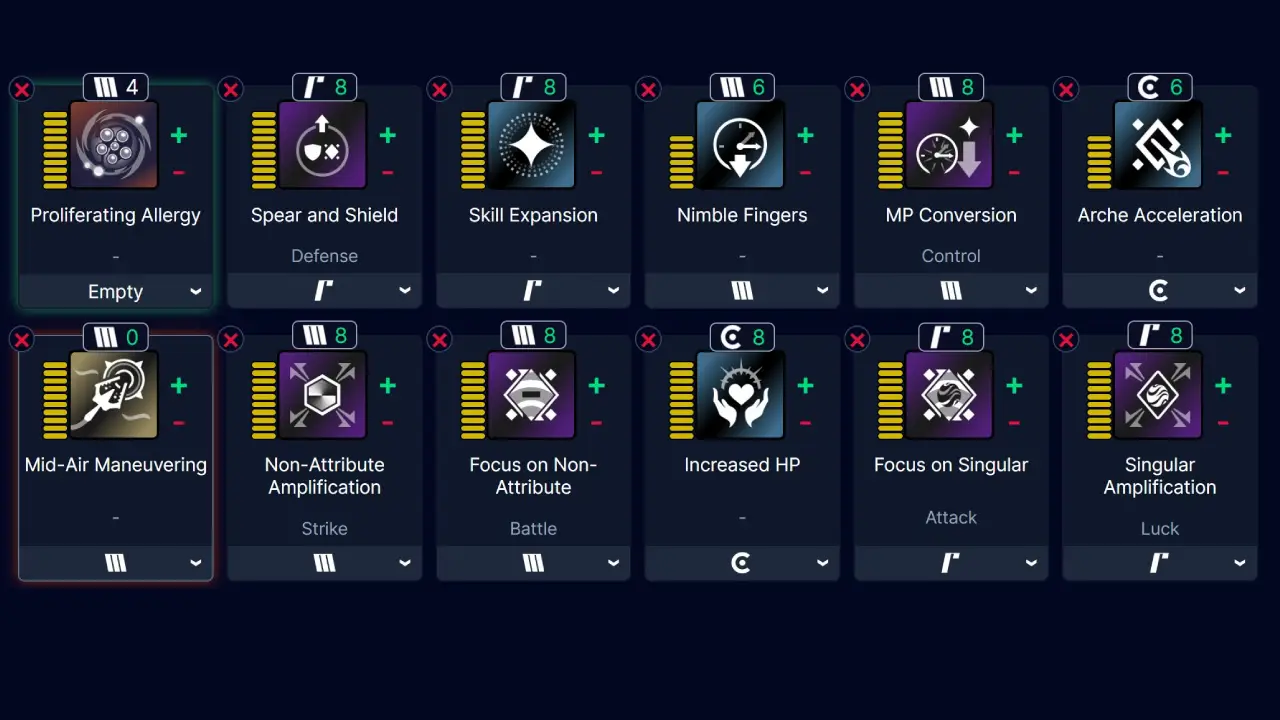
Task: Choose the Focus on Non-Attribute module icon
Action: (x=532, y=395)
